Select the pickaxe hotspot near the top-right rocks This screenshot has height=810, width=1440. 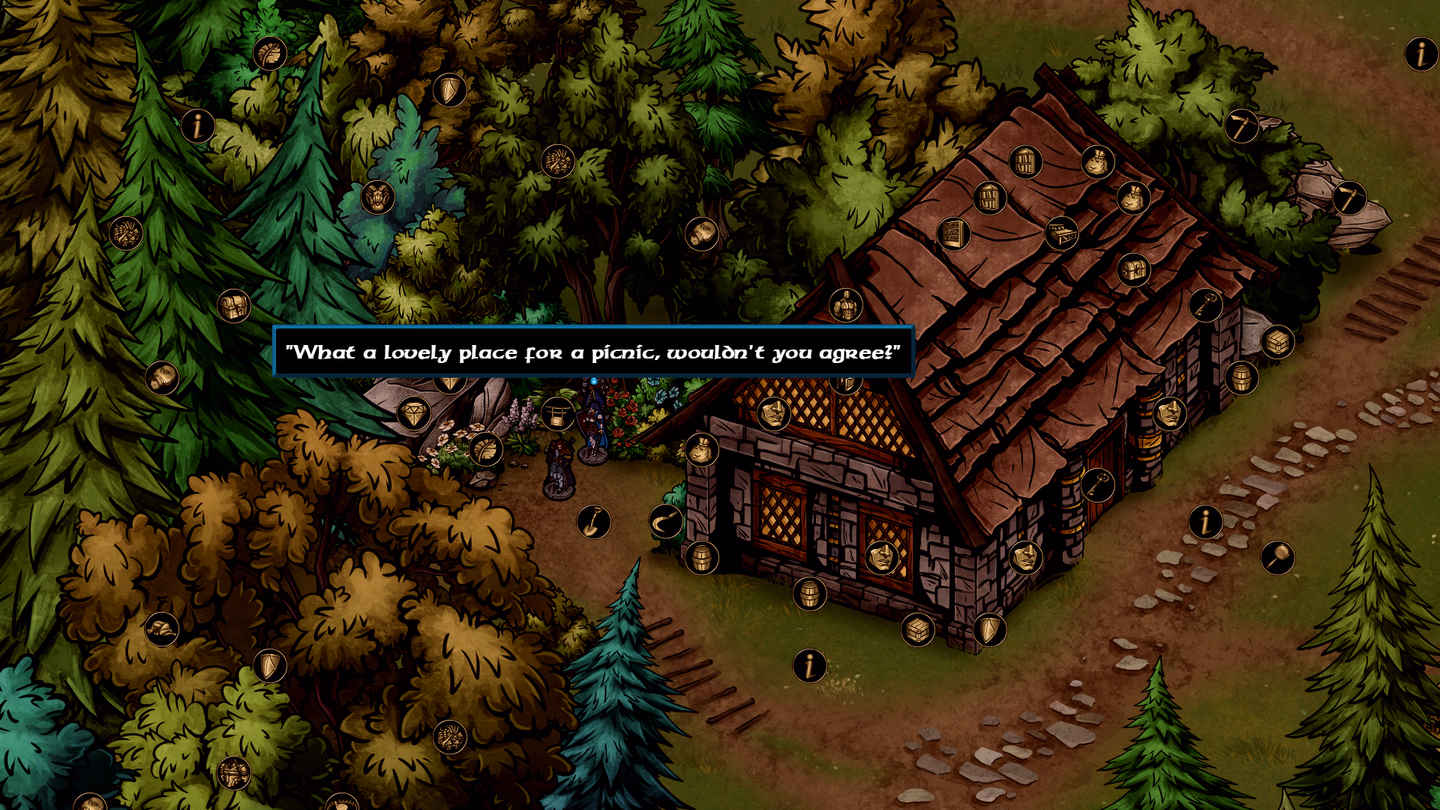(1350, 198)
